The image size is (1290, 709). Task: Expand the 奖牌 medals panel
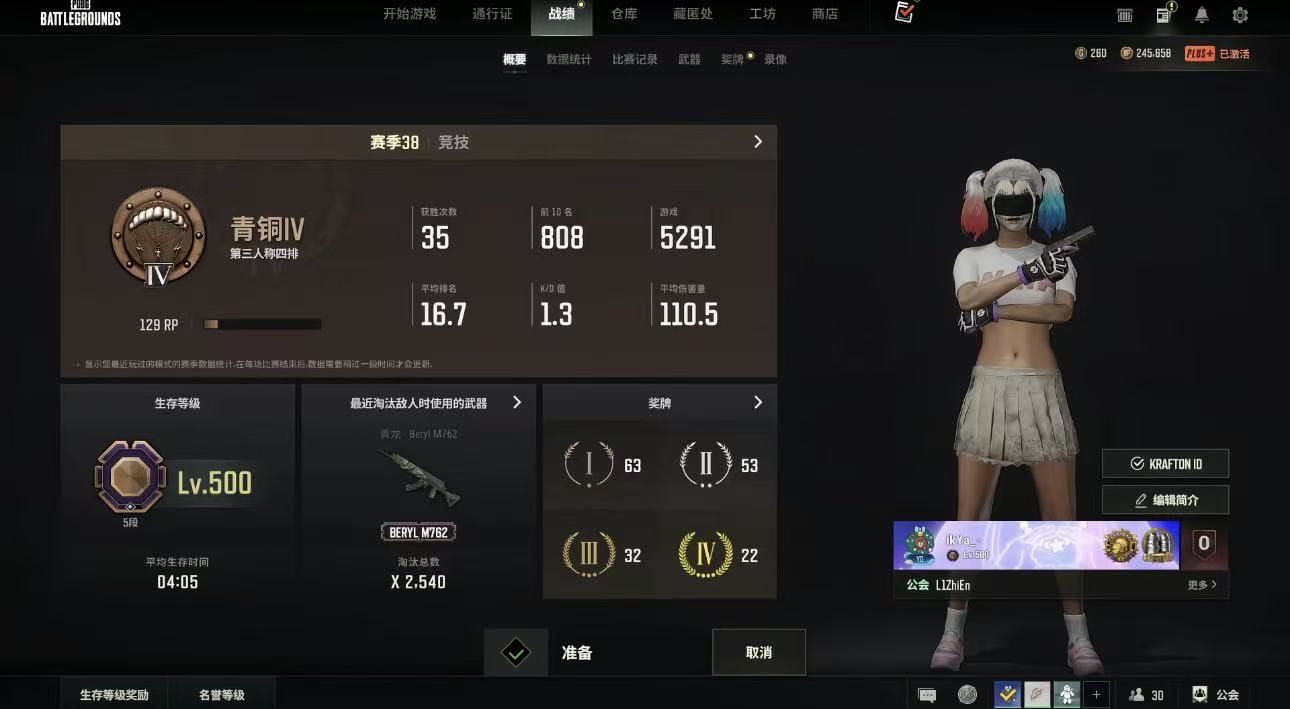click(758, 402)
